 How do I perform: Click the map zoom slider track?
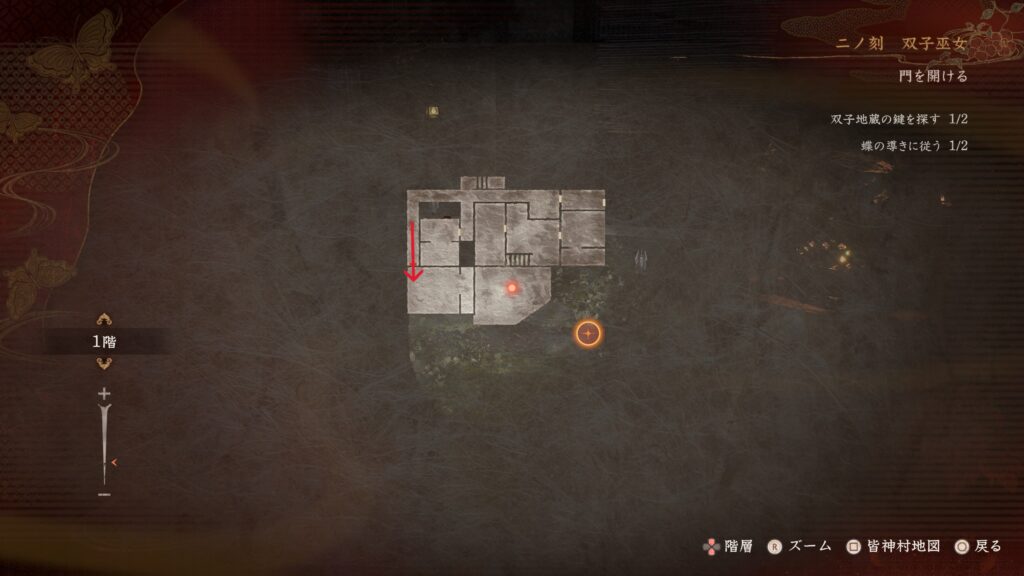coord(104,440)
